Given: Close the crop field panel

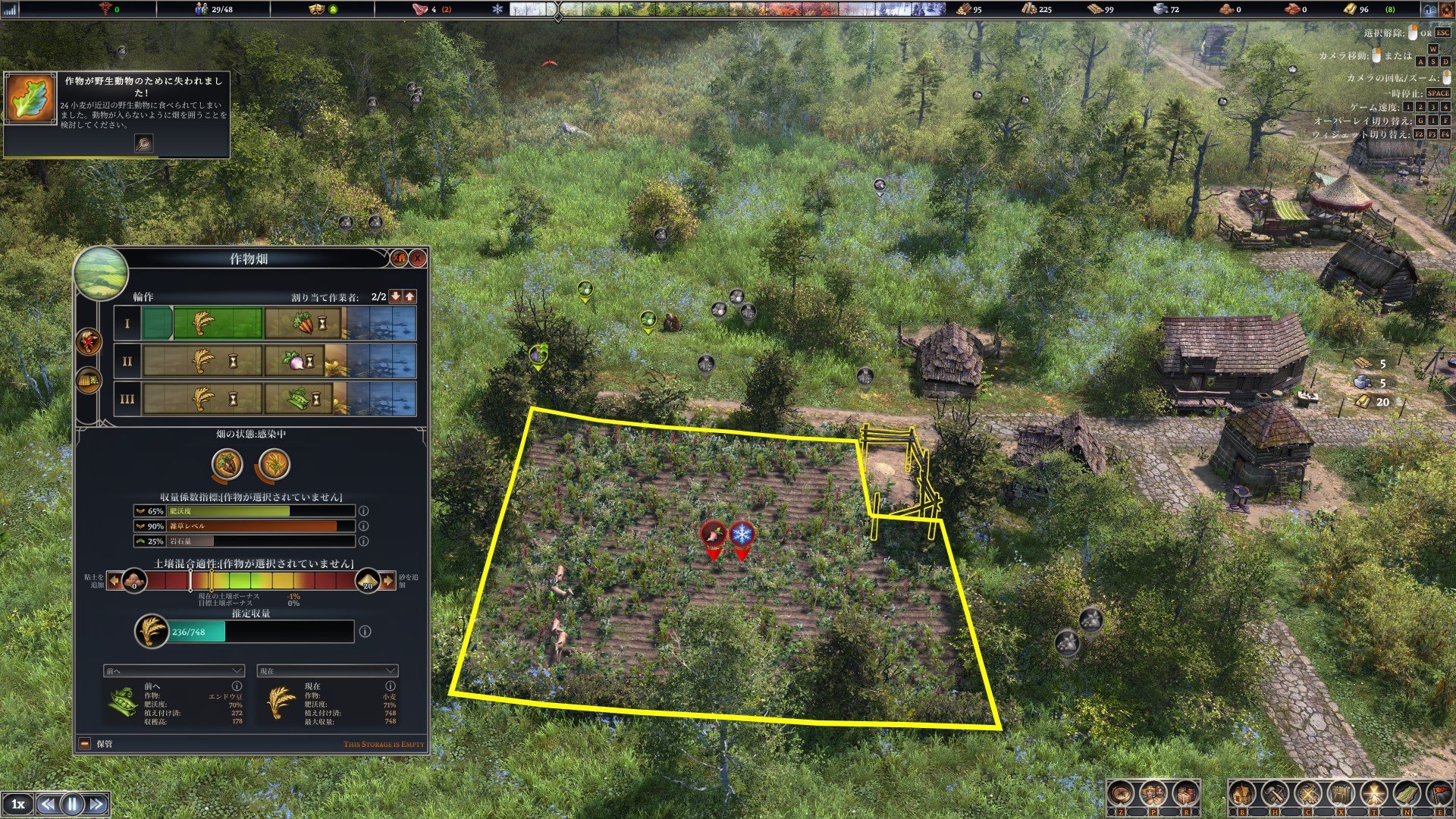Looking at the screenshot, I should point(418,259).
